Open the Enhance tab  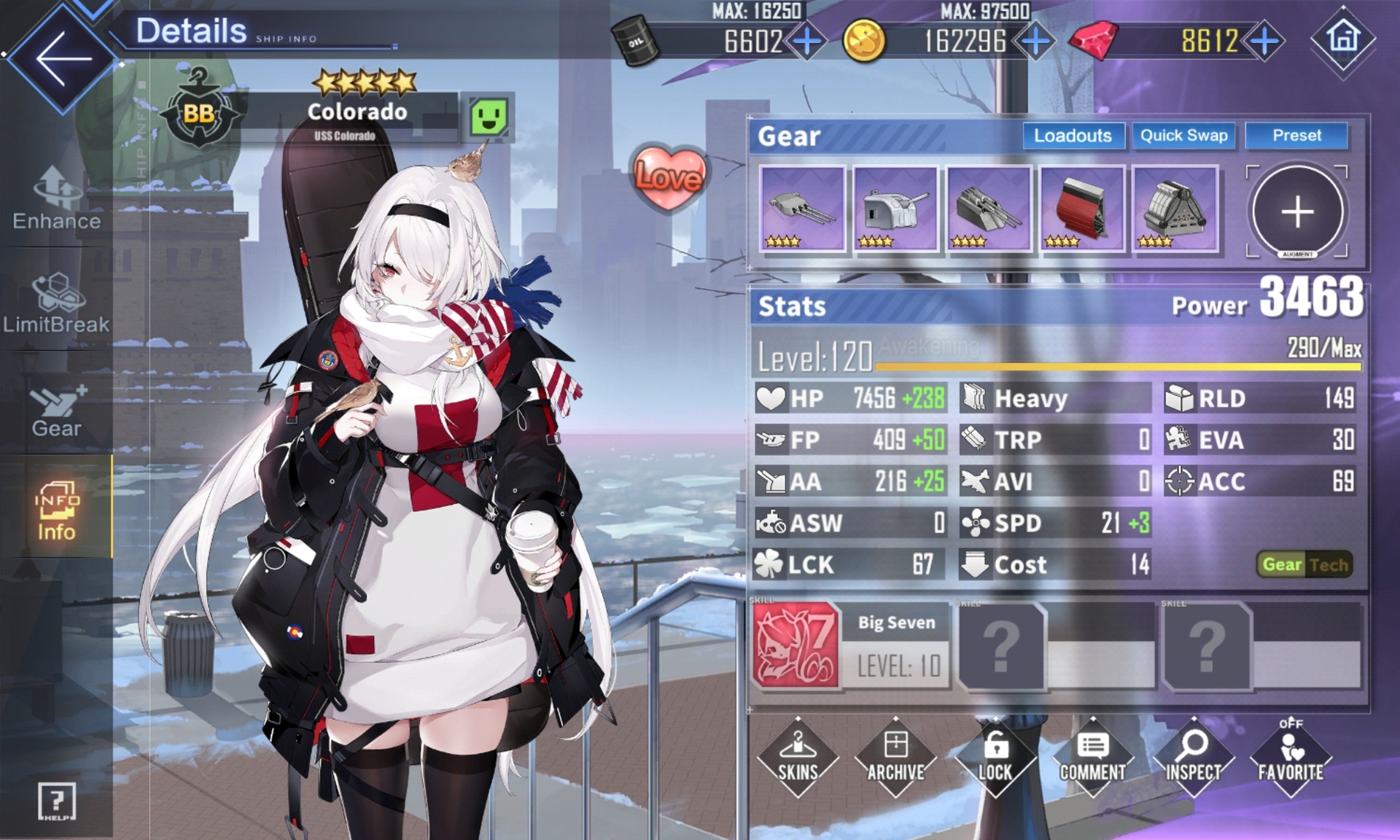coord(57,198)
